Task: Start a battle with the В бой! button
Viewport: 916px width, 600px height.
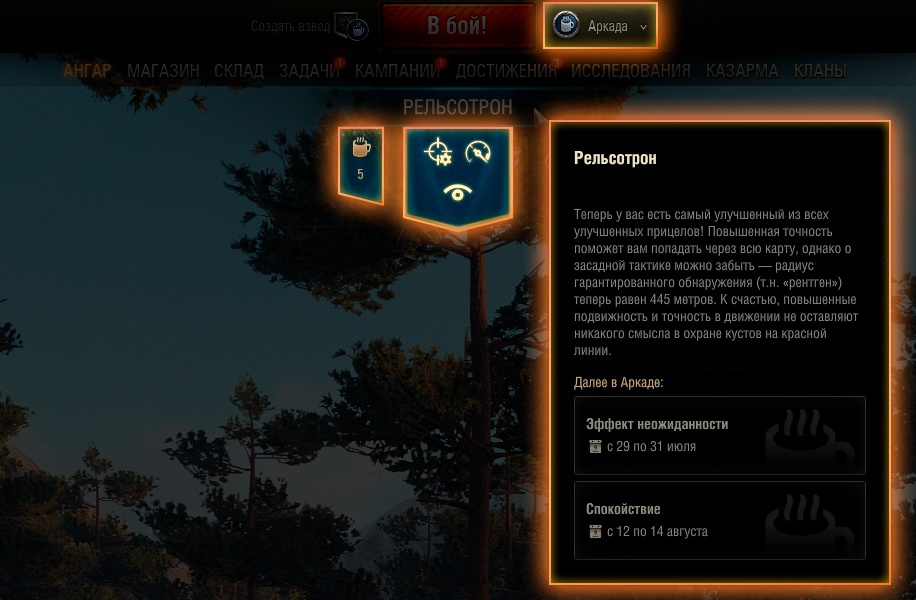Action: click(457, 26)
